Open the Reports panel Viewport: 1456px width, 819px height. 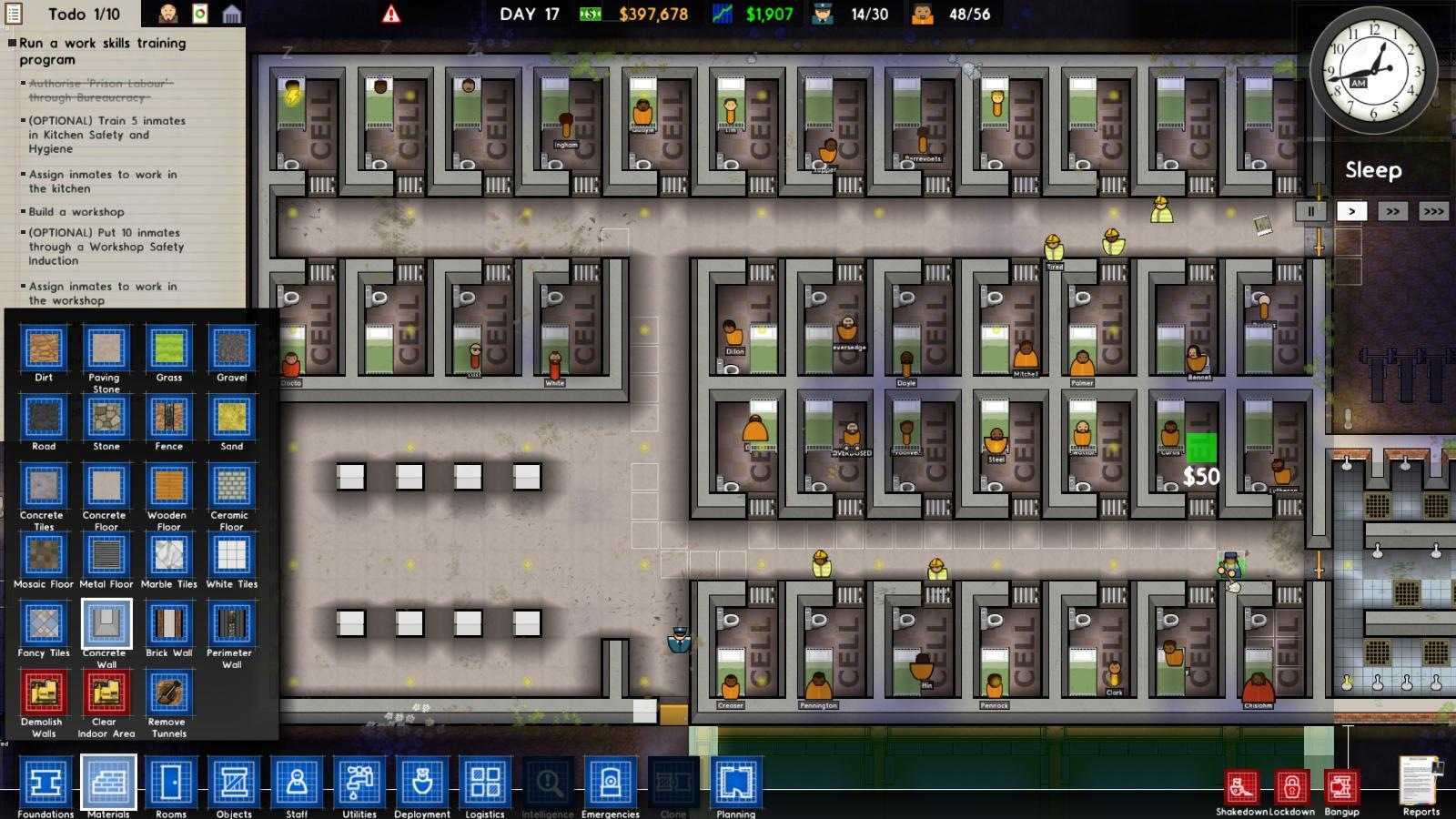pyautogui.click(x=1418, y=783)
